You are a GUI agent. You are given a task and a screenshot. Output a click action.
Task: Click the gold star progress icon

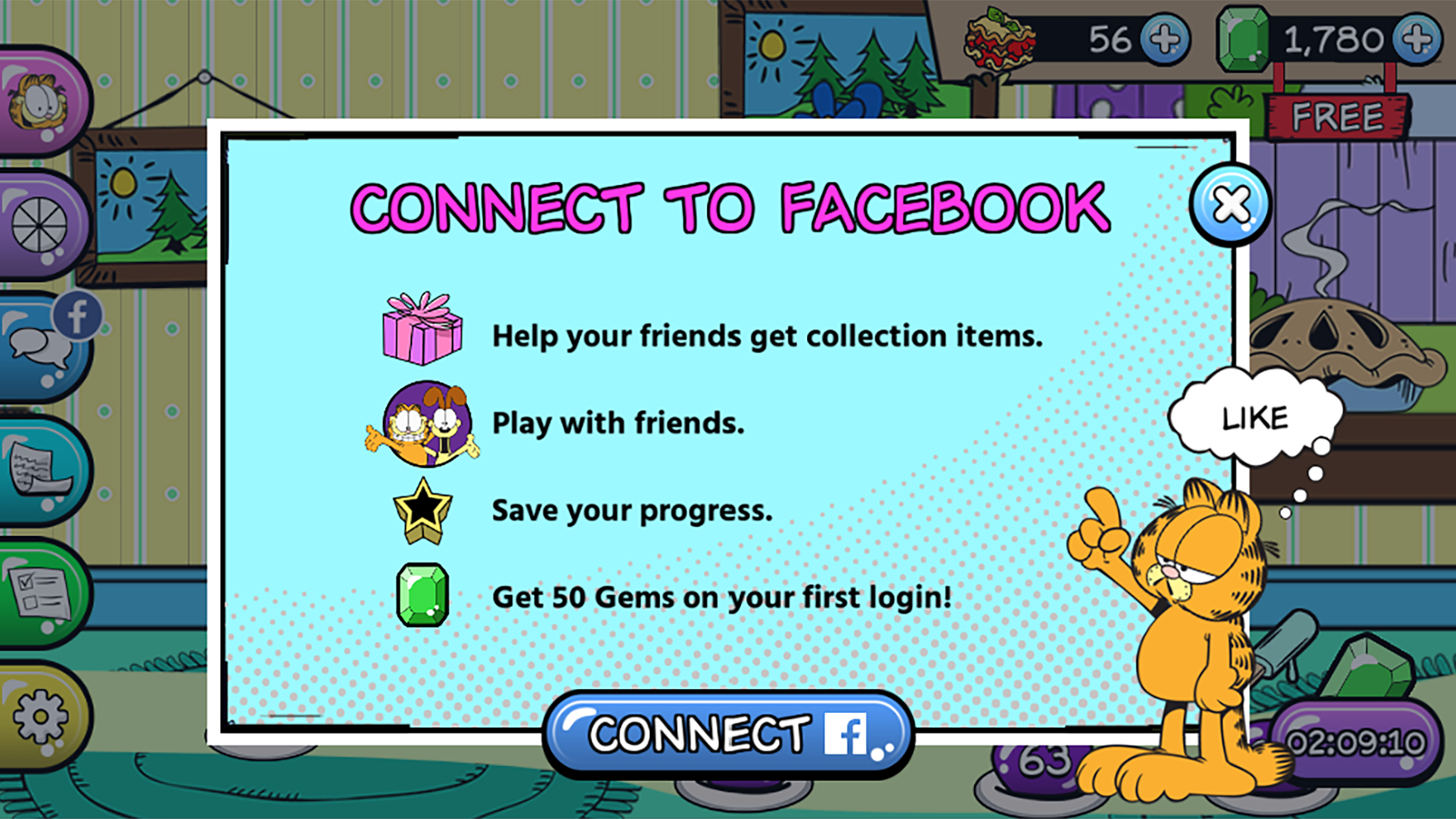(x=422, y=512)
